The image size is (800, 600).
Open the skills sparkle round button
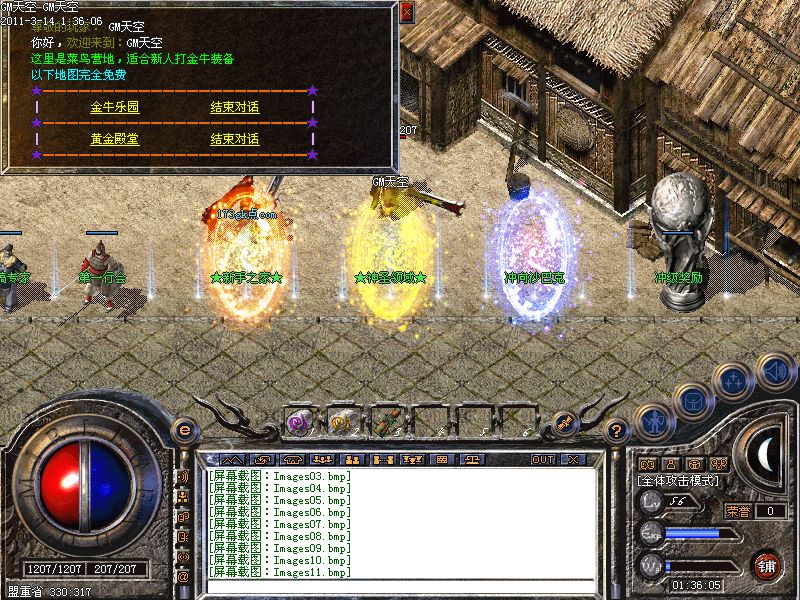click(x=735, y=380)
